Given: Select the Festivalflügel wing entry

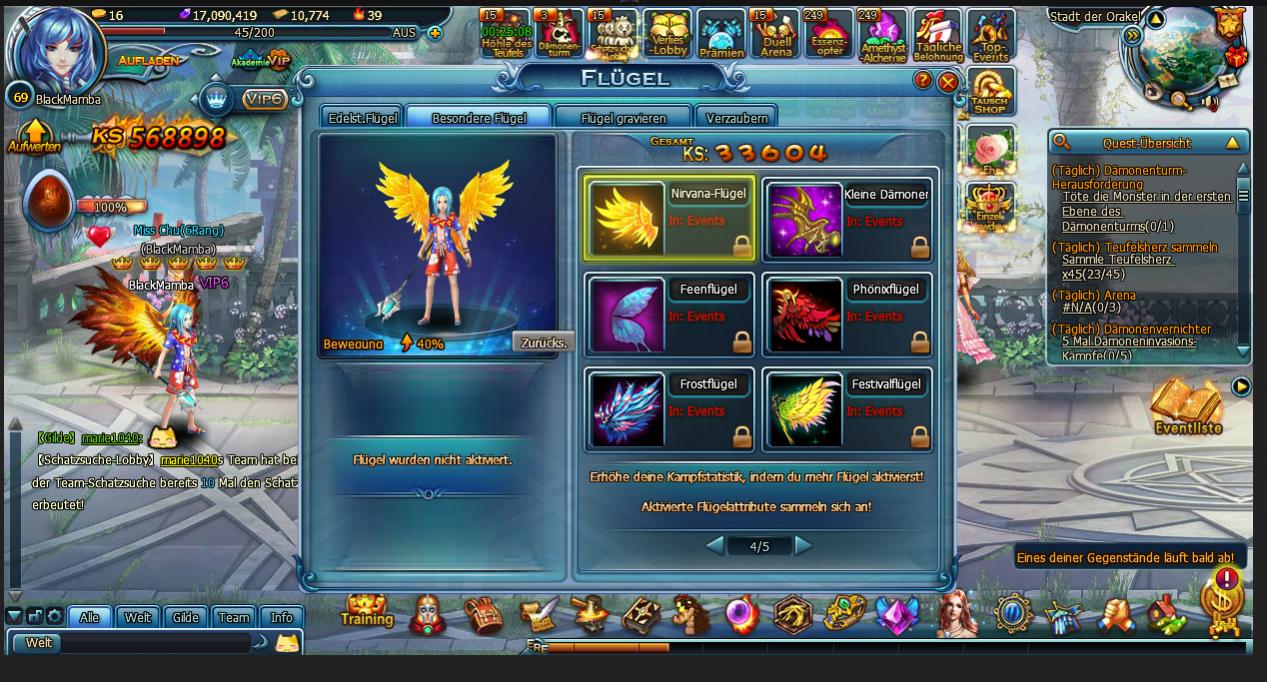Looking at the screenshot, I should click(x=847, y=409).
